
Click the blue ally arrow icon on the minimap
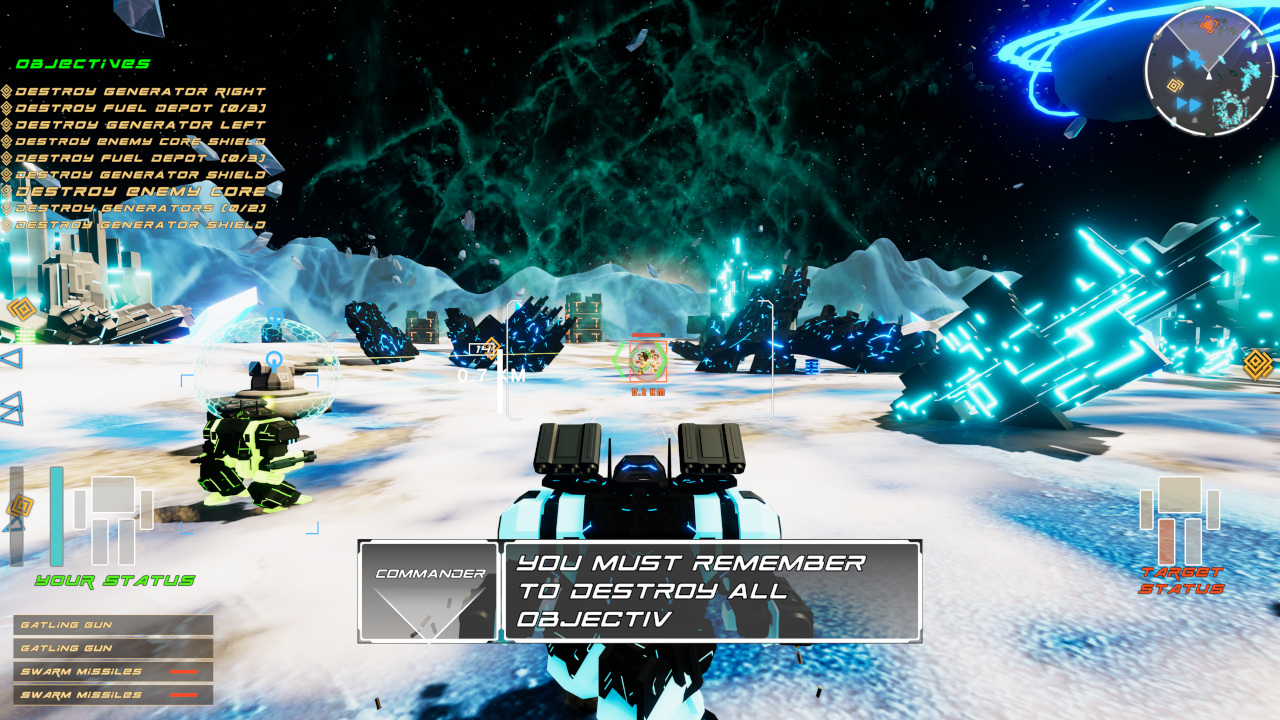click(1177, 61)
